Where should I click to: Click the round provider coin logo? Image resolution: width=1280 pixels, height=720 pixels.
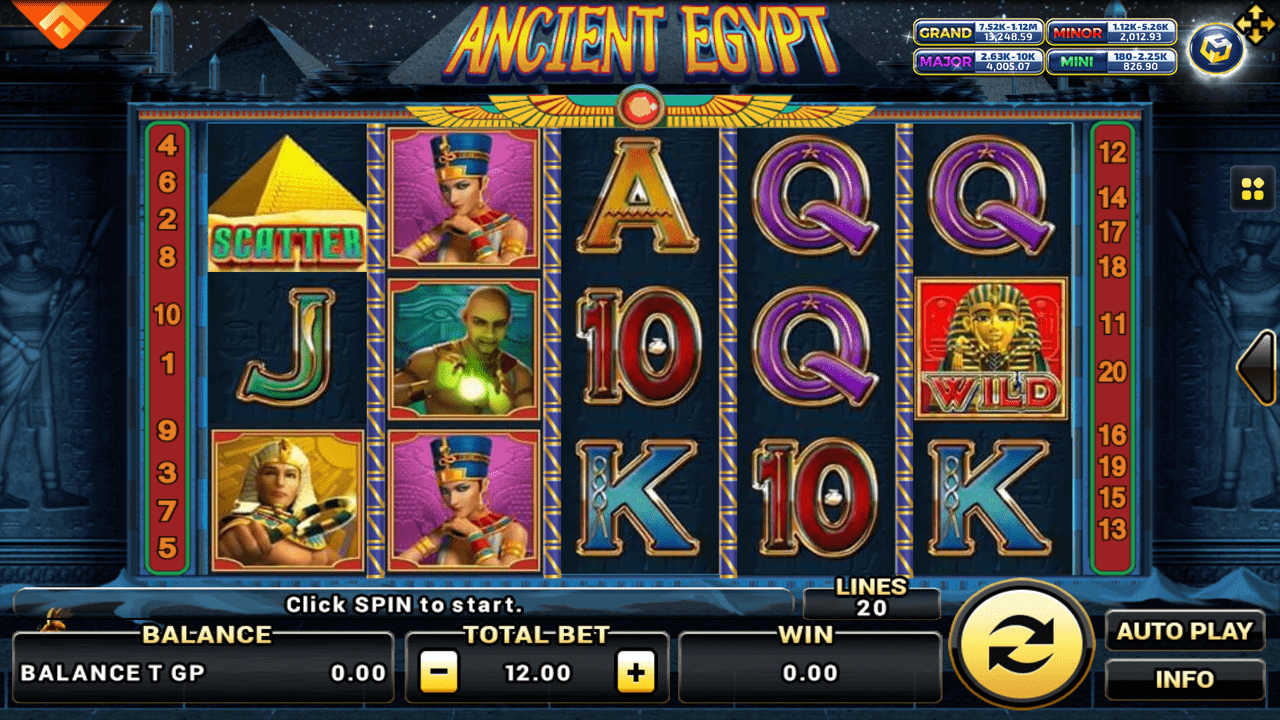(1218, 47)
